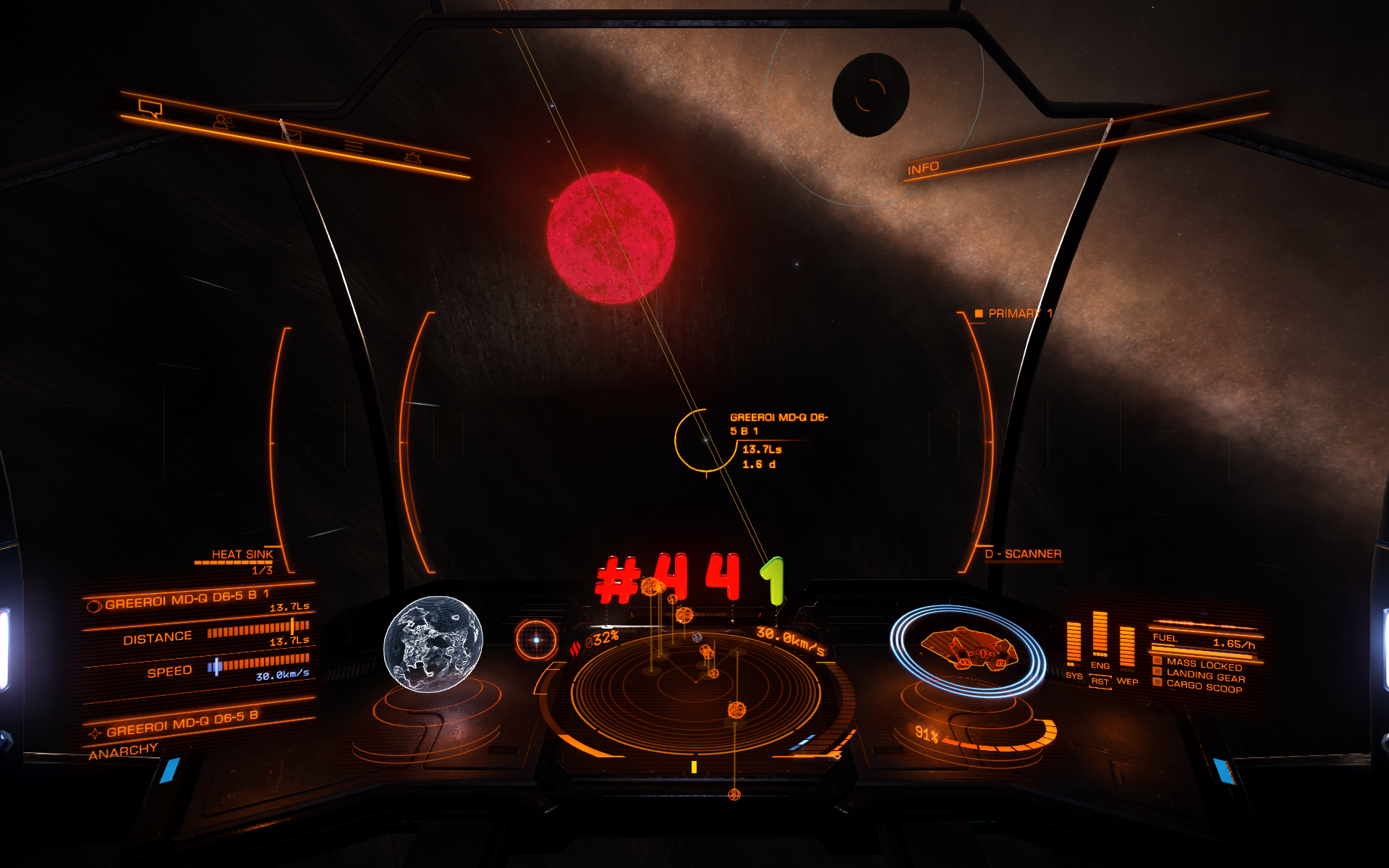Open the inbox envelope tab

tap(291, 133)
